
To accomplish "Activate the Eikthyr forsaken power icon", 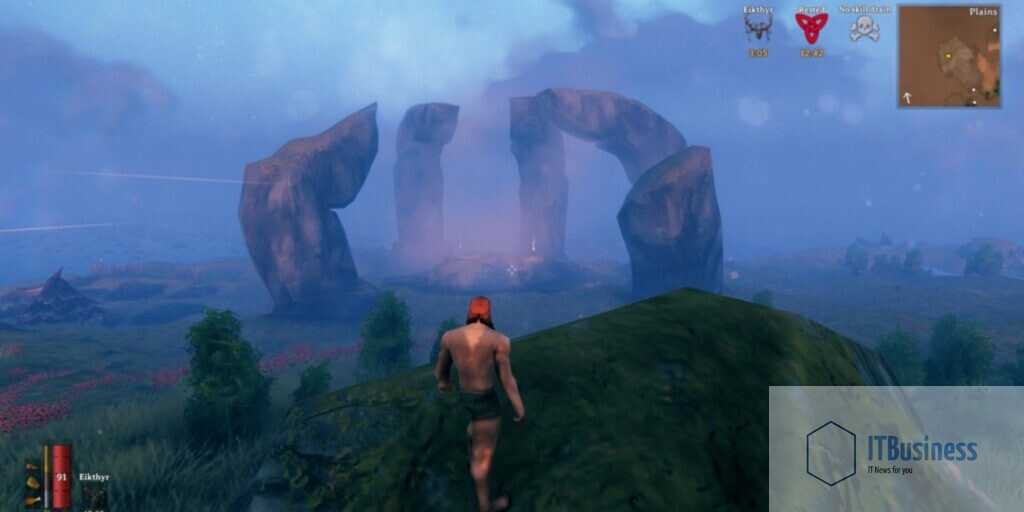I will click(x=94, y=496).
